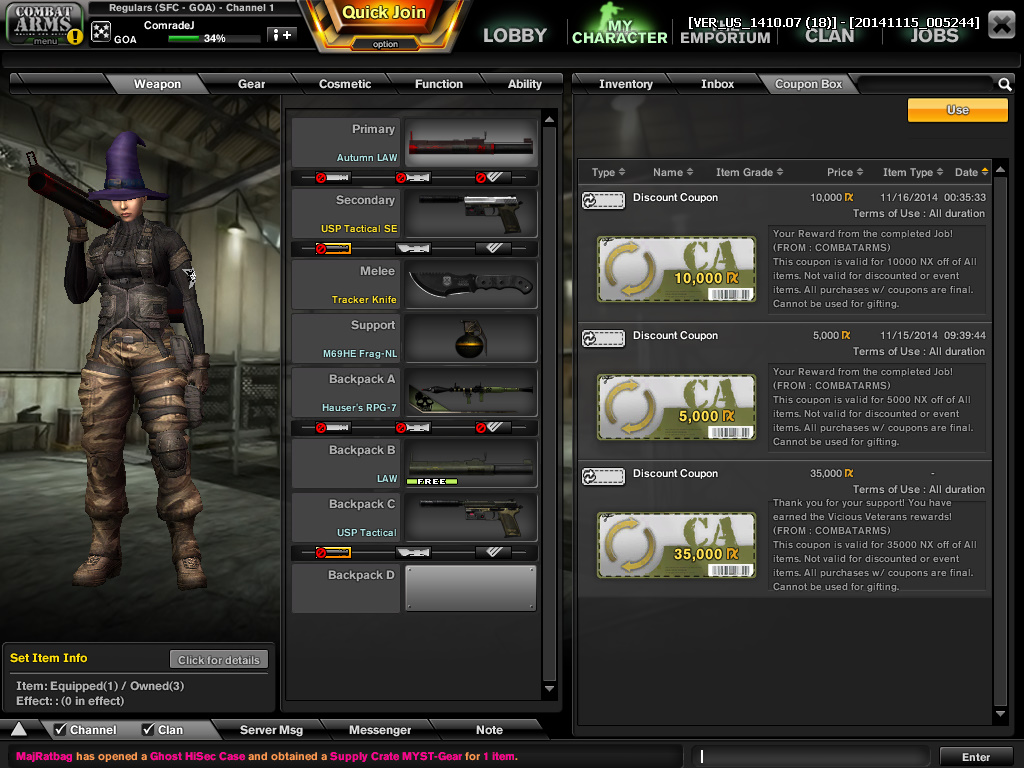Open the Emporium shop
Screen dimensions: 1024x768
click(725, 37)
